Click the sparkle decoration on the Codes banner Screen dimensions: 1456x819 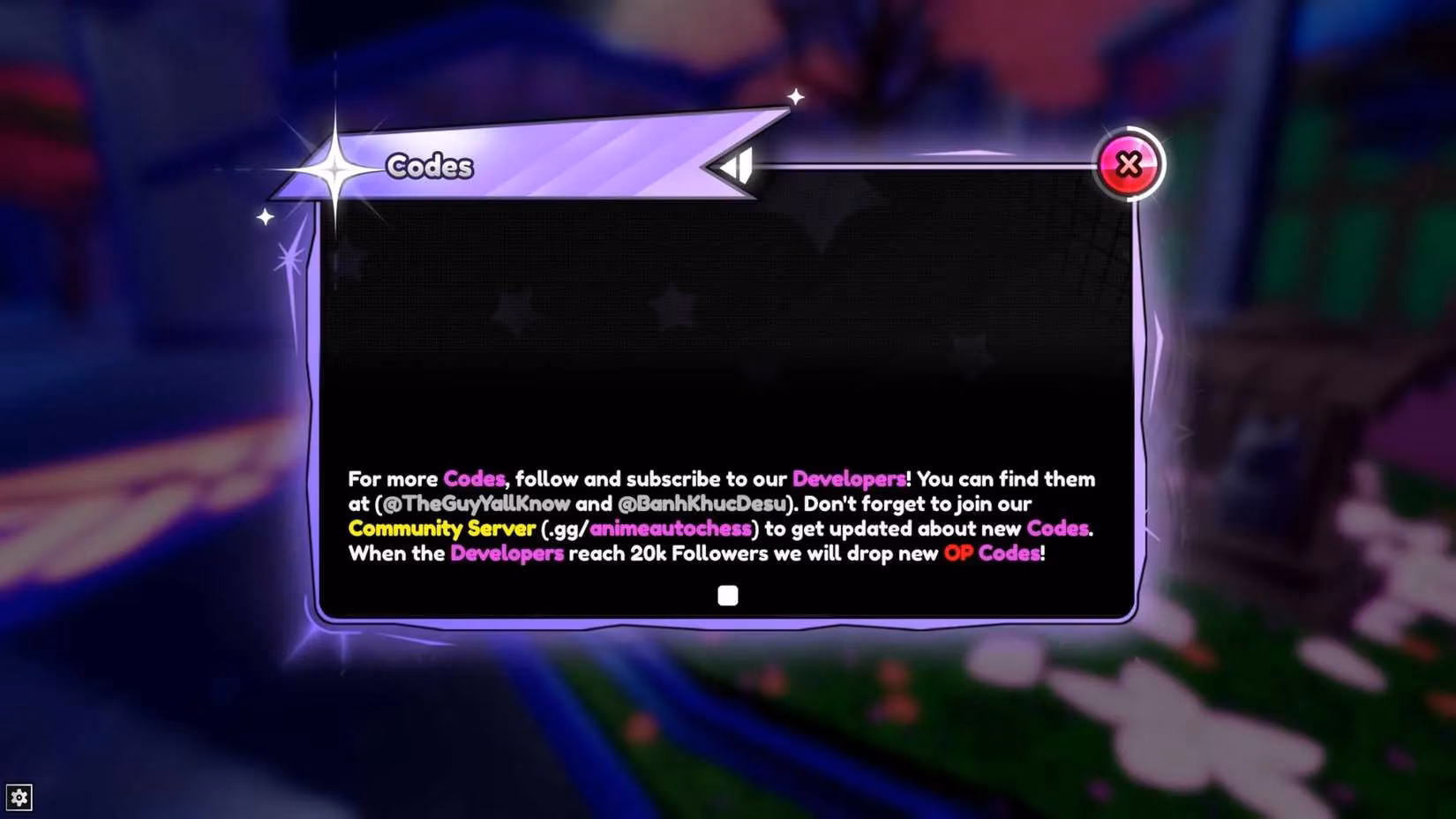335,168
